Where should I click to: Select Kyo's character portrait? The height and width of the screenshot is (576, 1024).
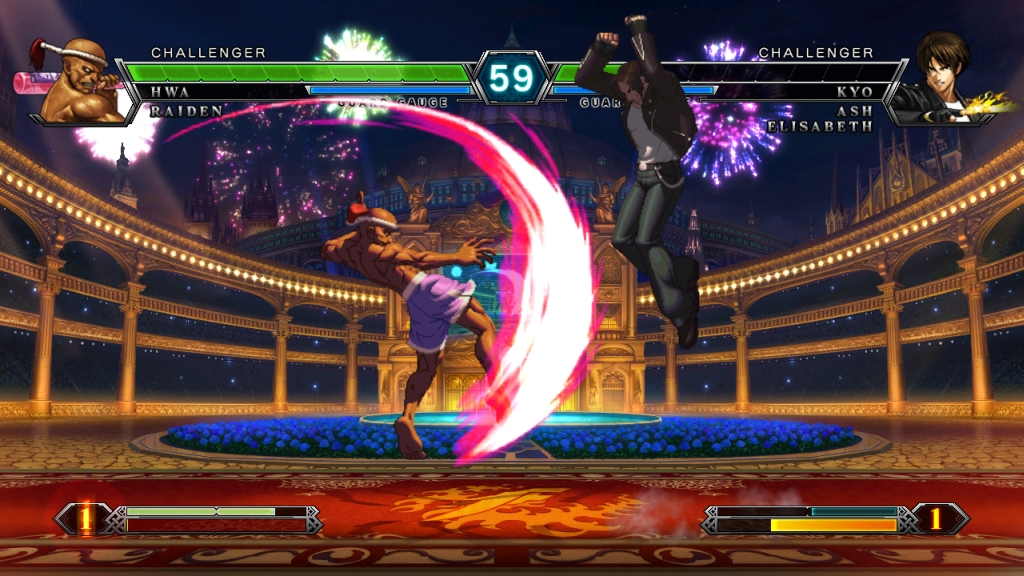(x=941, y=80)
